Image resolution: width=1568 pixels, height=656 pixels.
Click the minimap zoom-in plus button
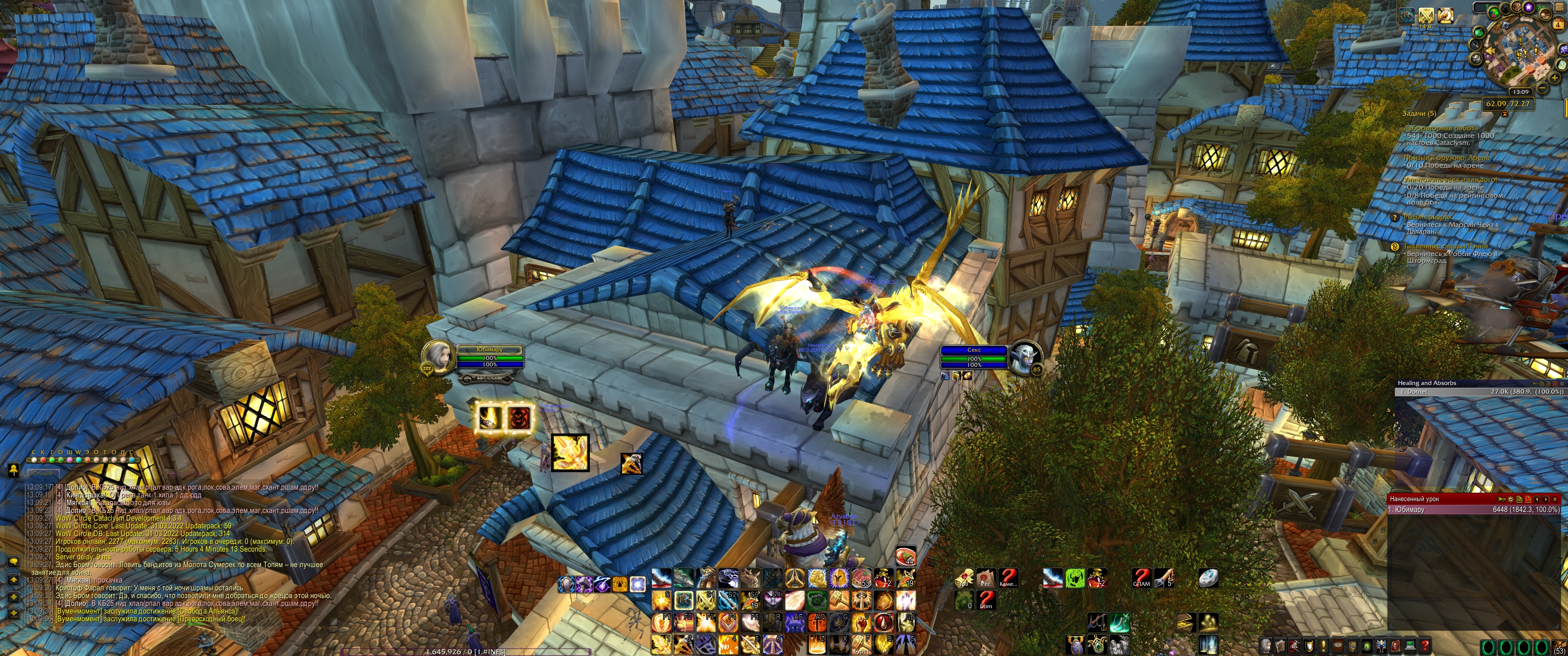pyautogui.click(x=1554, y=78)
